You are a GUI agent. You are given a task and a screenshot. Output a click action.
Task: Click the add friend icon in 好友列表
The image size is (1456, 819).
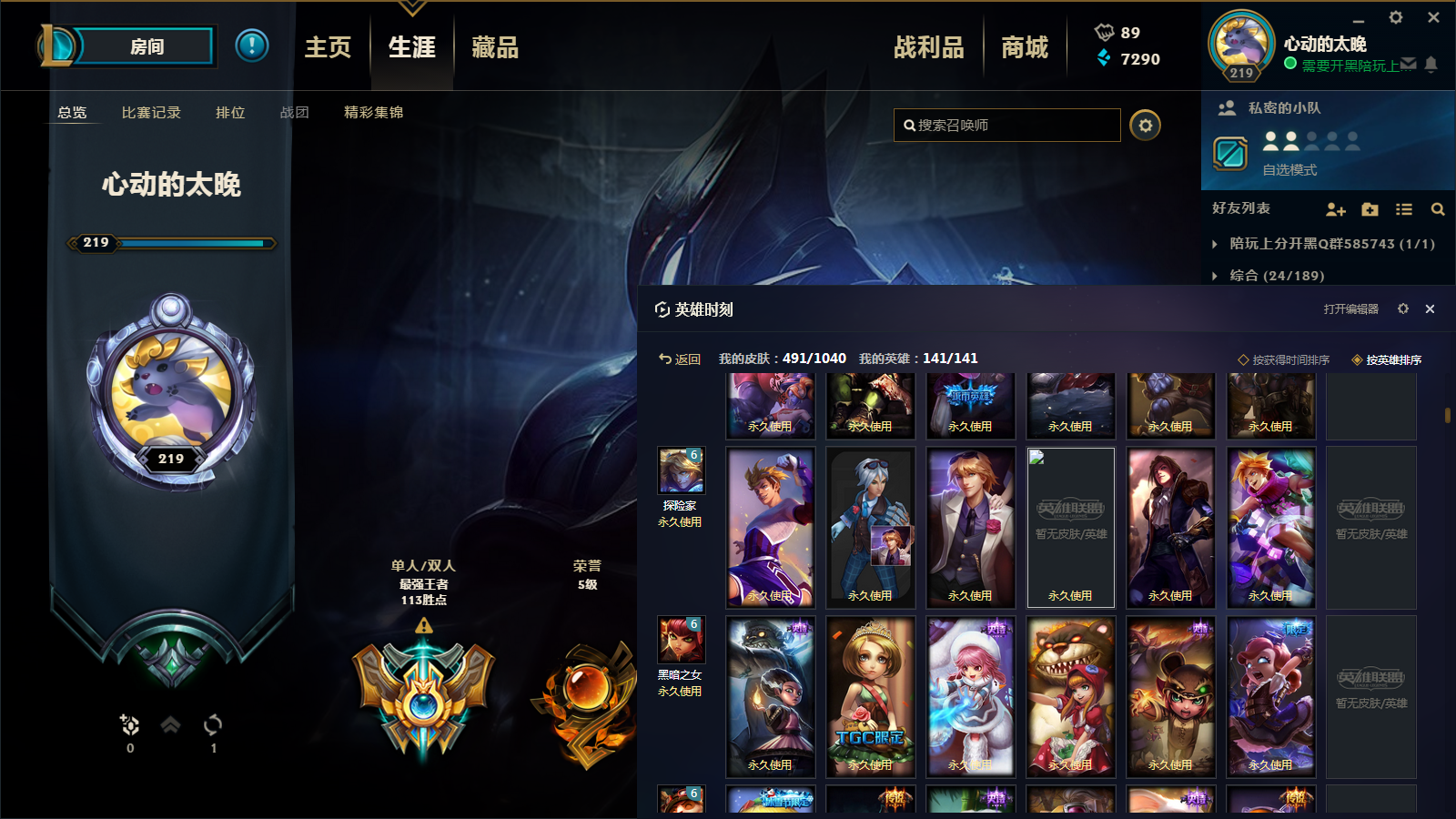coord(1337,209)
